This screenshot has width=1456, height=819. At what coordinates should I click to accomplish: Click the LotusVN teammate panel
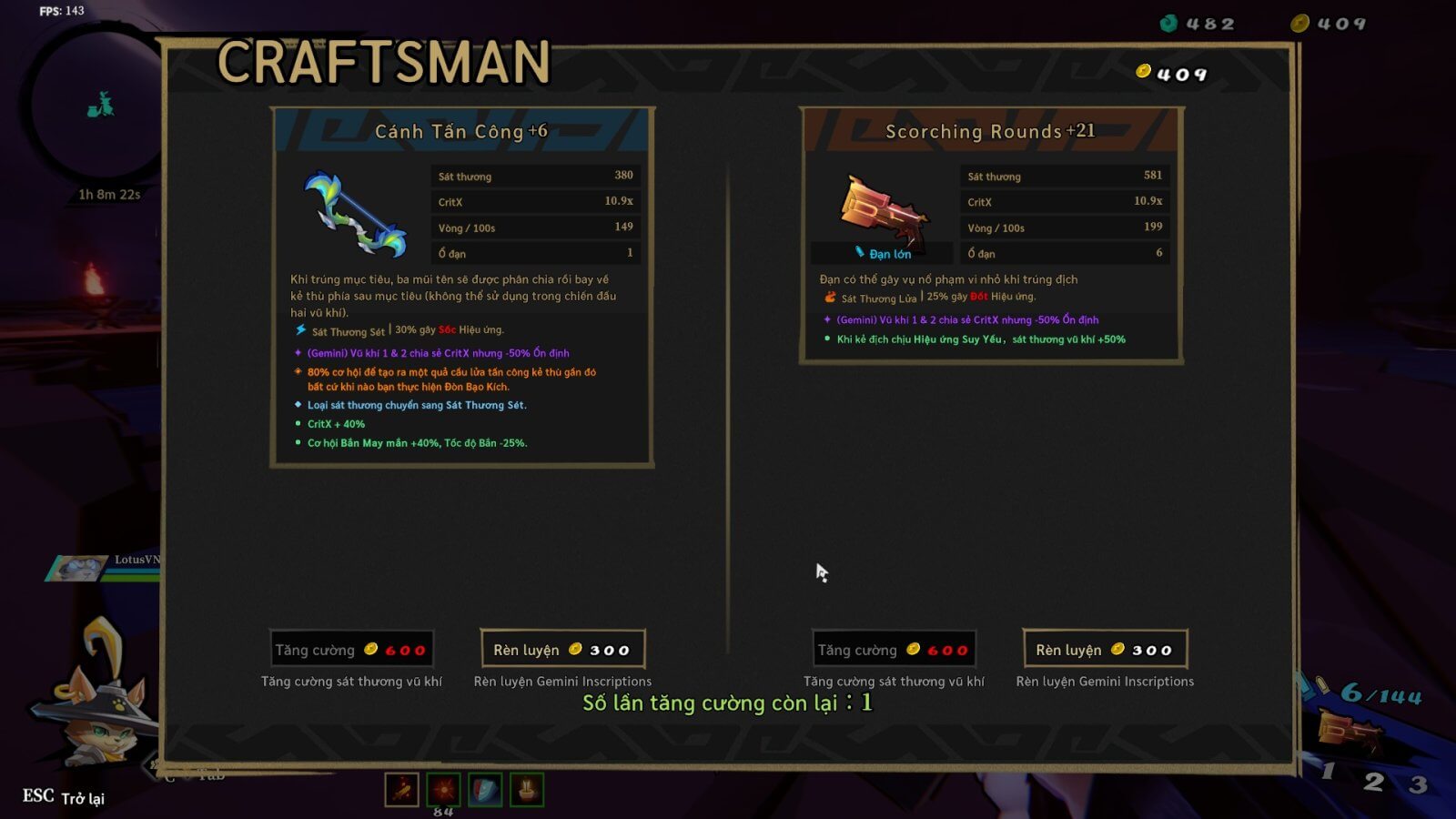tap(105, 568)
